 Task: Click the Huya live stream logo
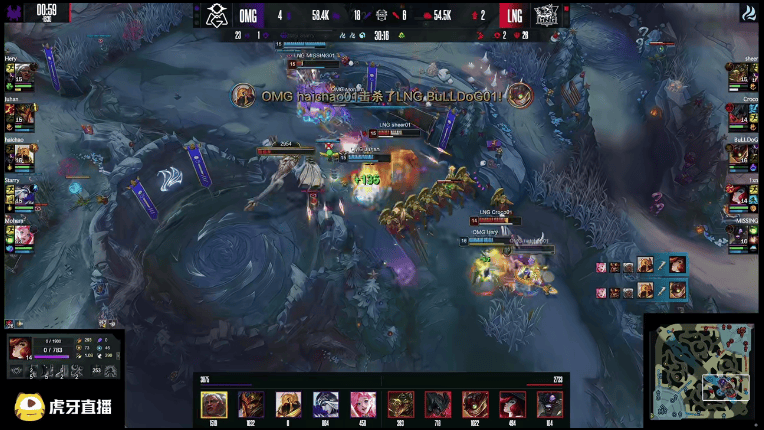pos(62,406)
